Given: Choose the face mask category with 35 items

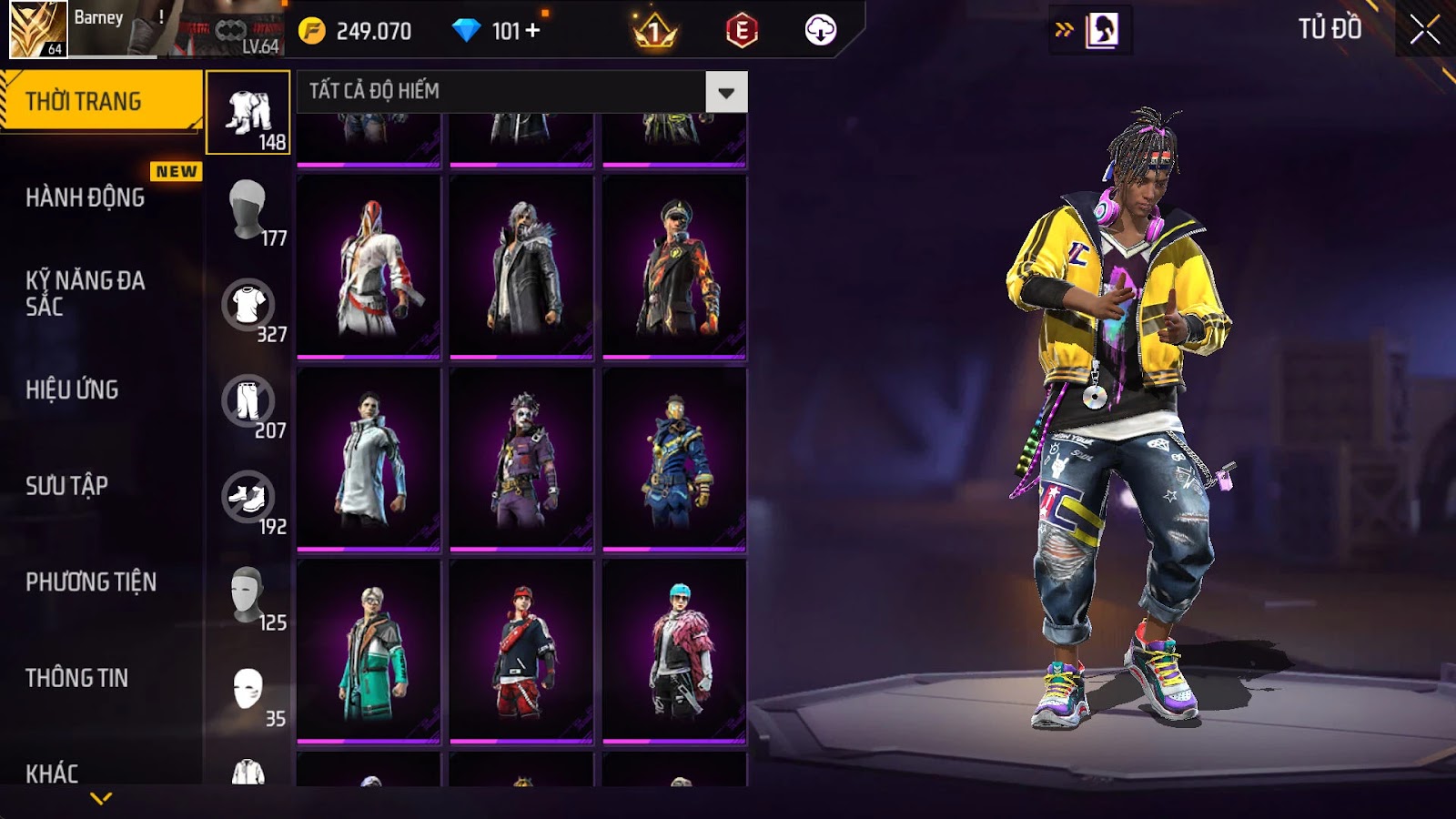Looking at the screenshot, I should coord(248,689).
